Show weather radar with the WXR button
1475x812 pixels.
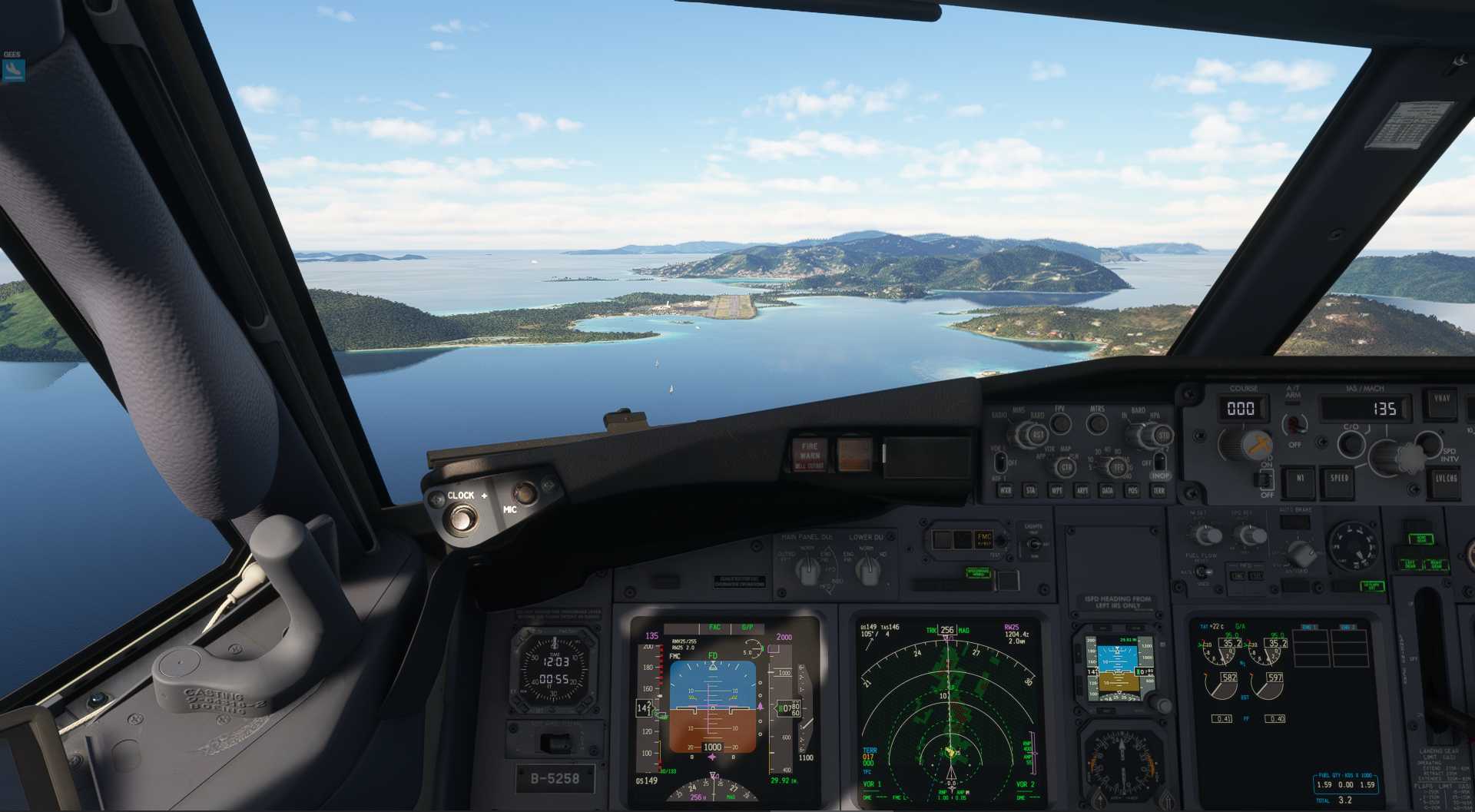(x=1006, y=490)
